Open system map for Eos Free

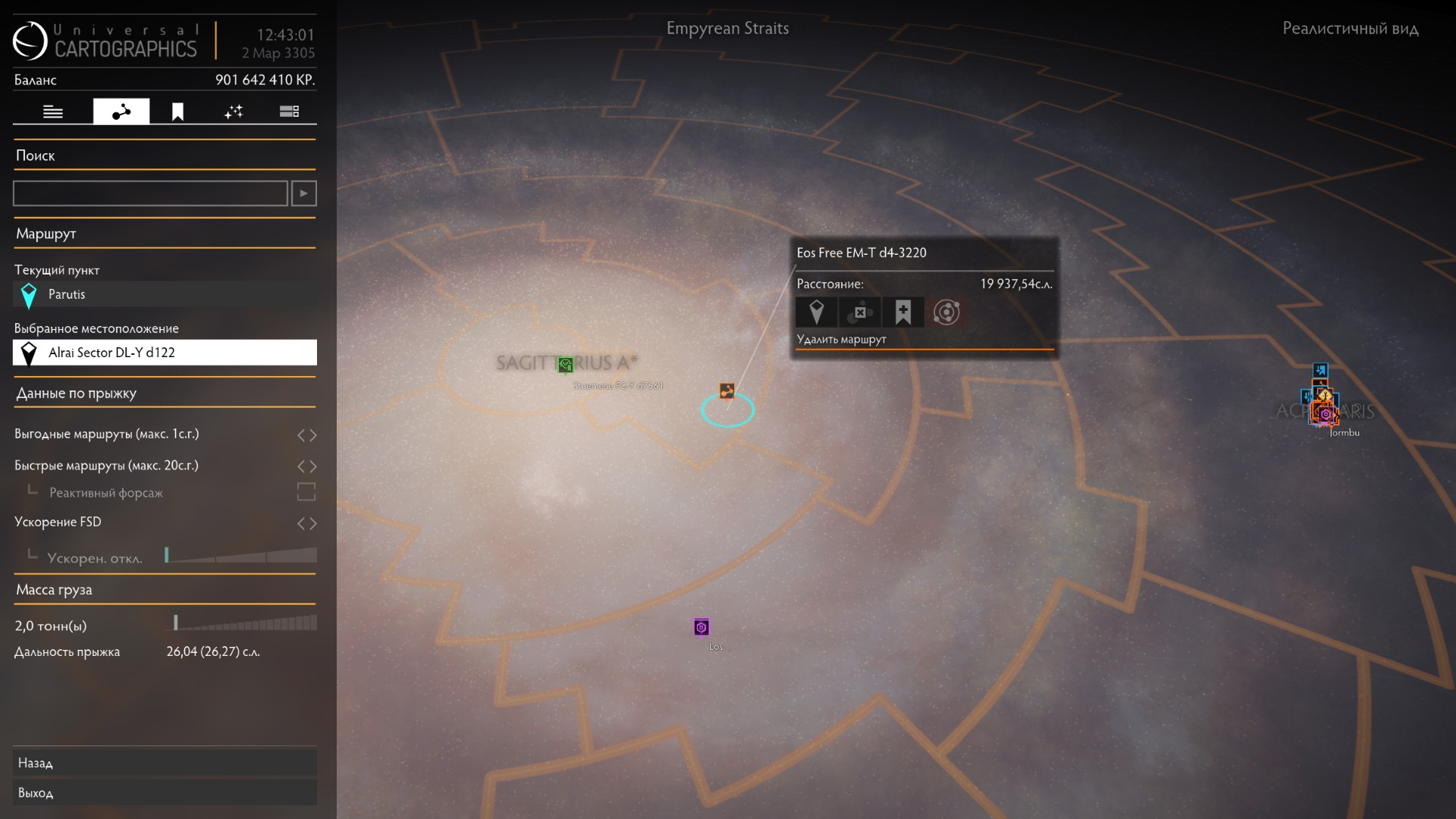pos(946,312)
